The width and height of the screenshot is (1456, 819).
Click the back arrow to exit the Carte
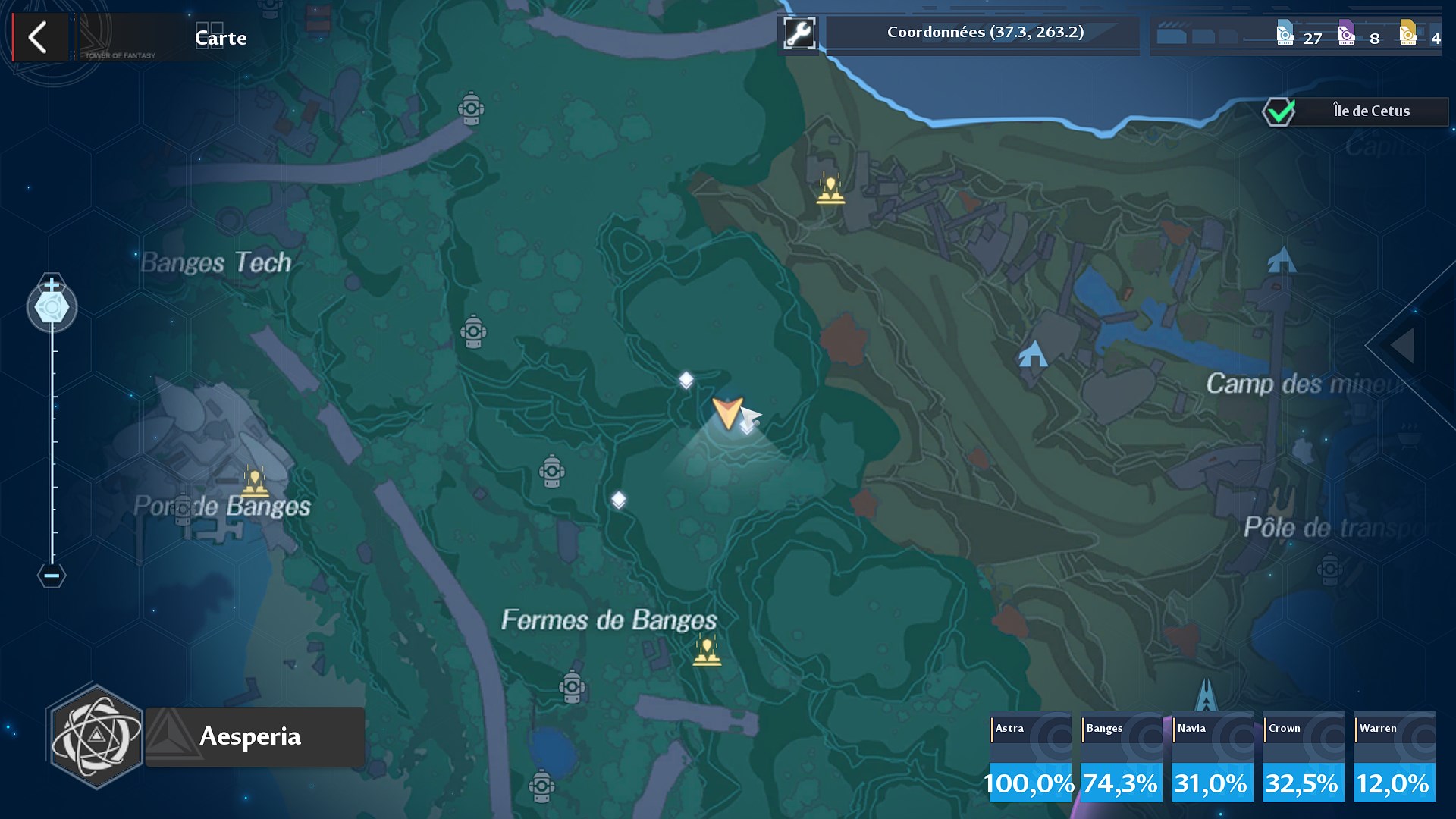click(x=39, y=37)
